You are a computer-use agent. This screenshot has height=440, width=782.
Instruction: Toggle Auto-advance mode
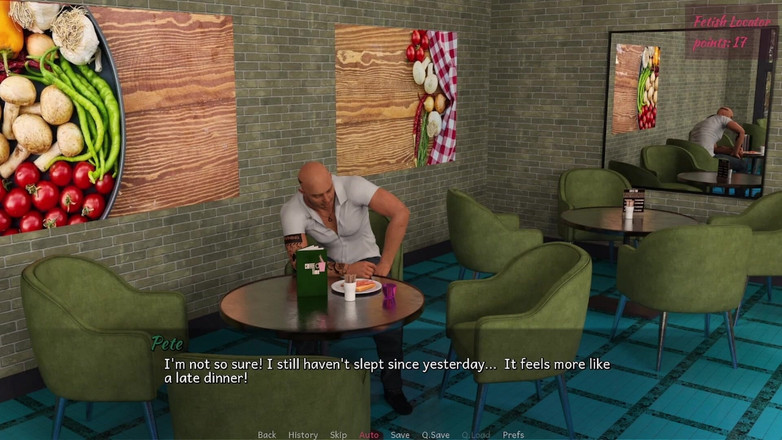[369, 435]
